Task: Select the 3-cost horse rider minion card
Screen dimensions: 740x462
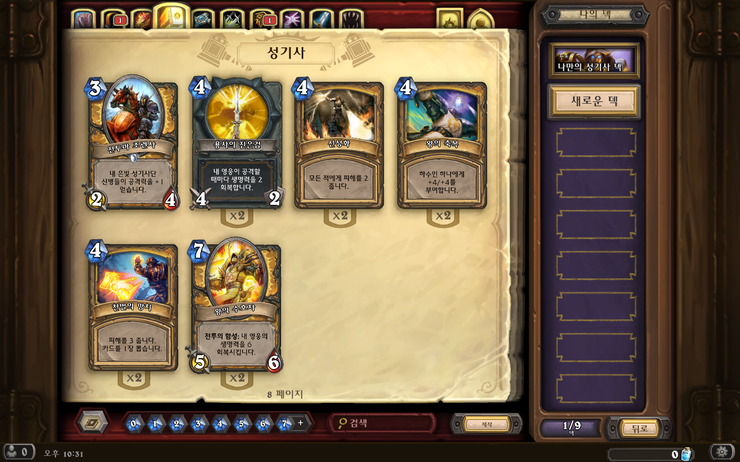Action: 133,145
